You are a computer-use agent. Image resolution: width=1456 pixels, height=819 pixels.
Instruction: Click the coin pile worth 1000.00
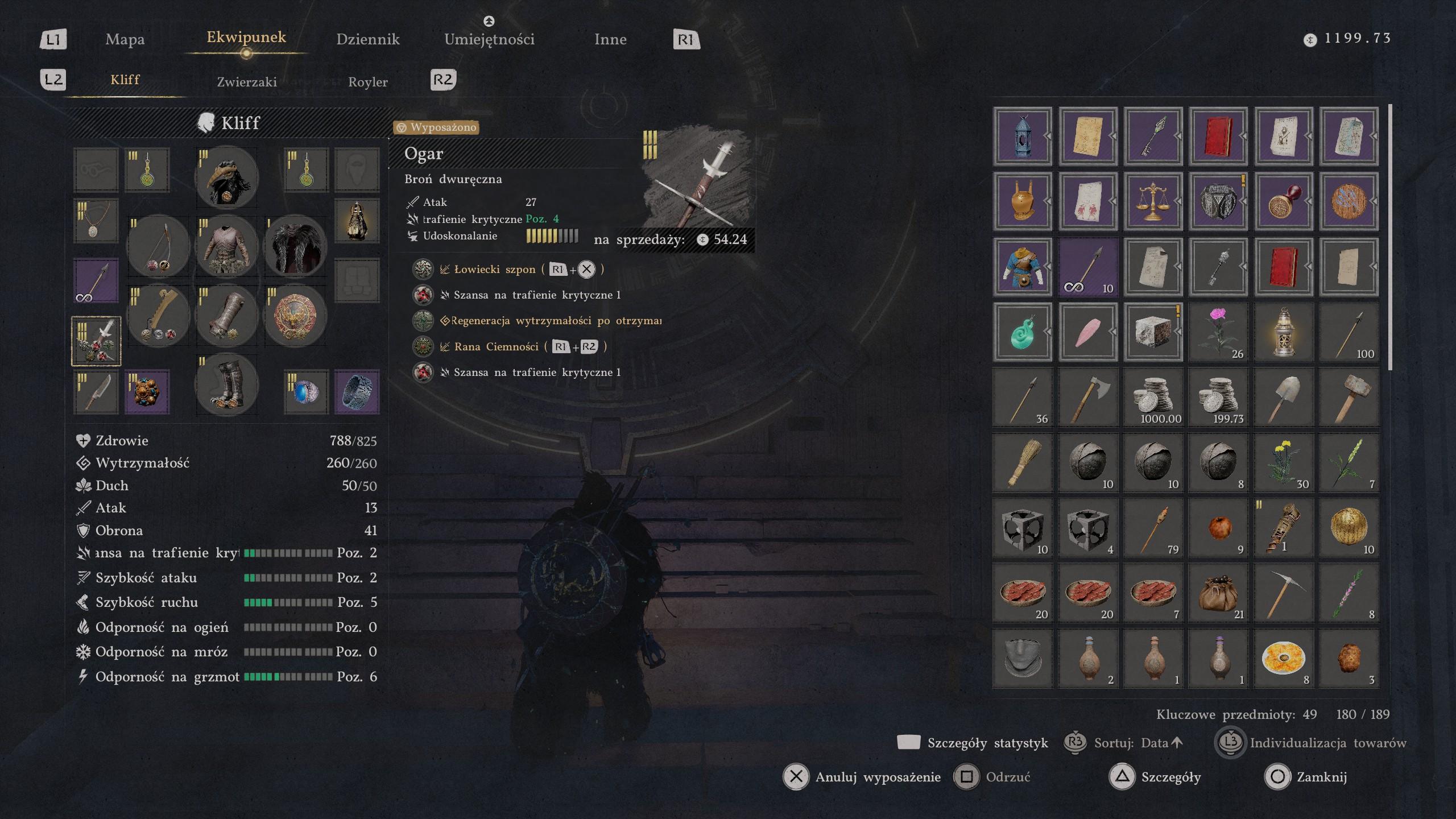1153,397
